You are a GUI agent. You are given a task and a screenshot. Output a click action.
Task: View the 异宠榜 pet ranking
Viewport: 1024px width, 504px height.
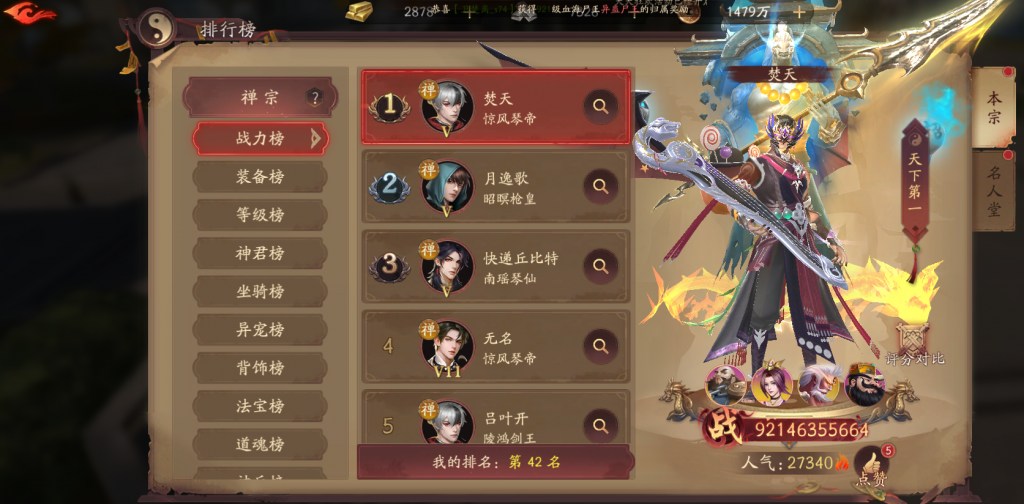pyautogui.click(x=260, y=329)
